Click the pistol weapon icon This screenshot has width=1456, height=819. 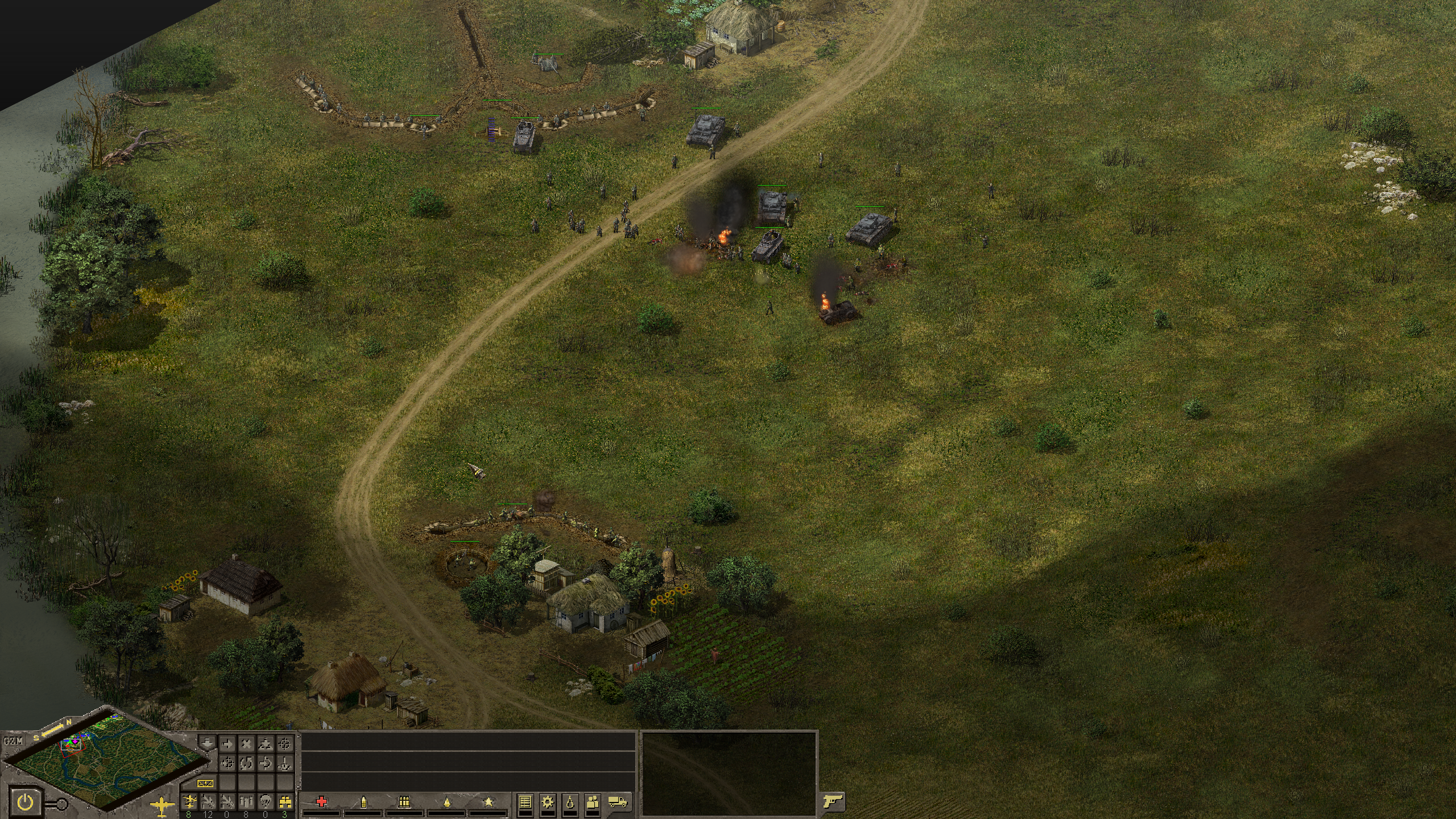tap(833, 802)
